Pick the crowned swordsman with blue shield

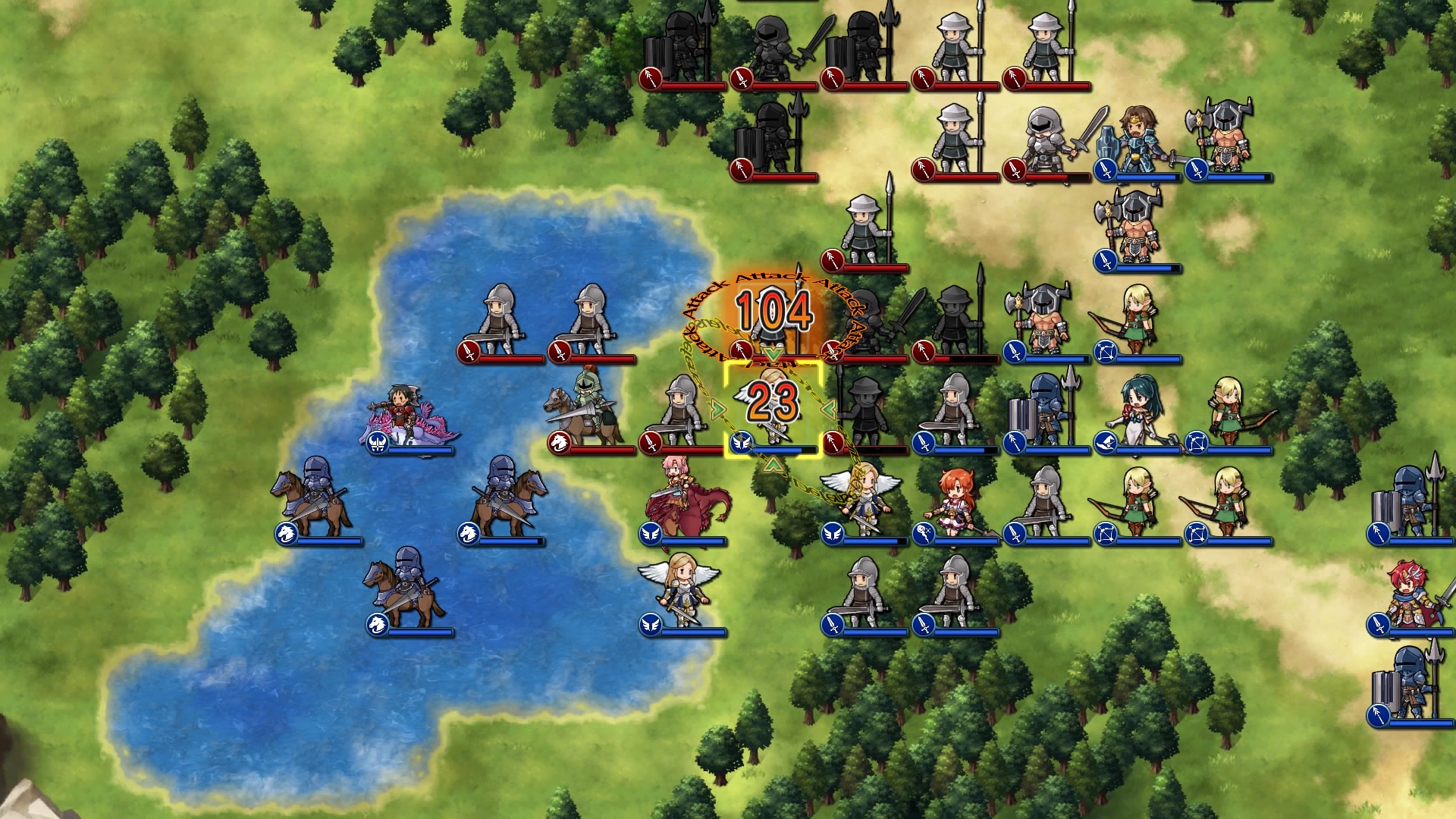coord(1136,140)
